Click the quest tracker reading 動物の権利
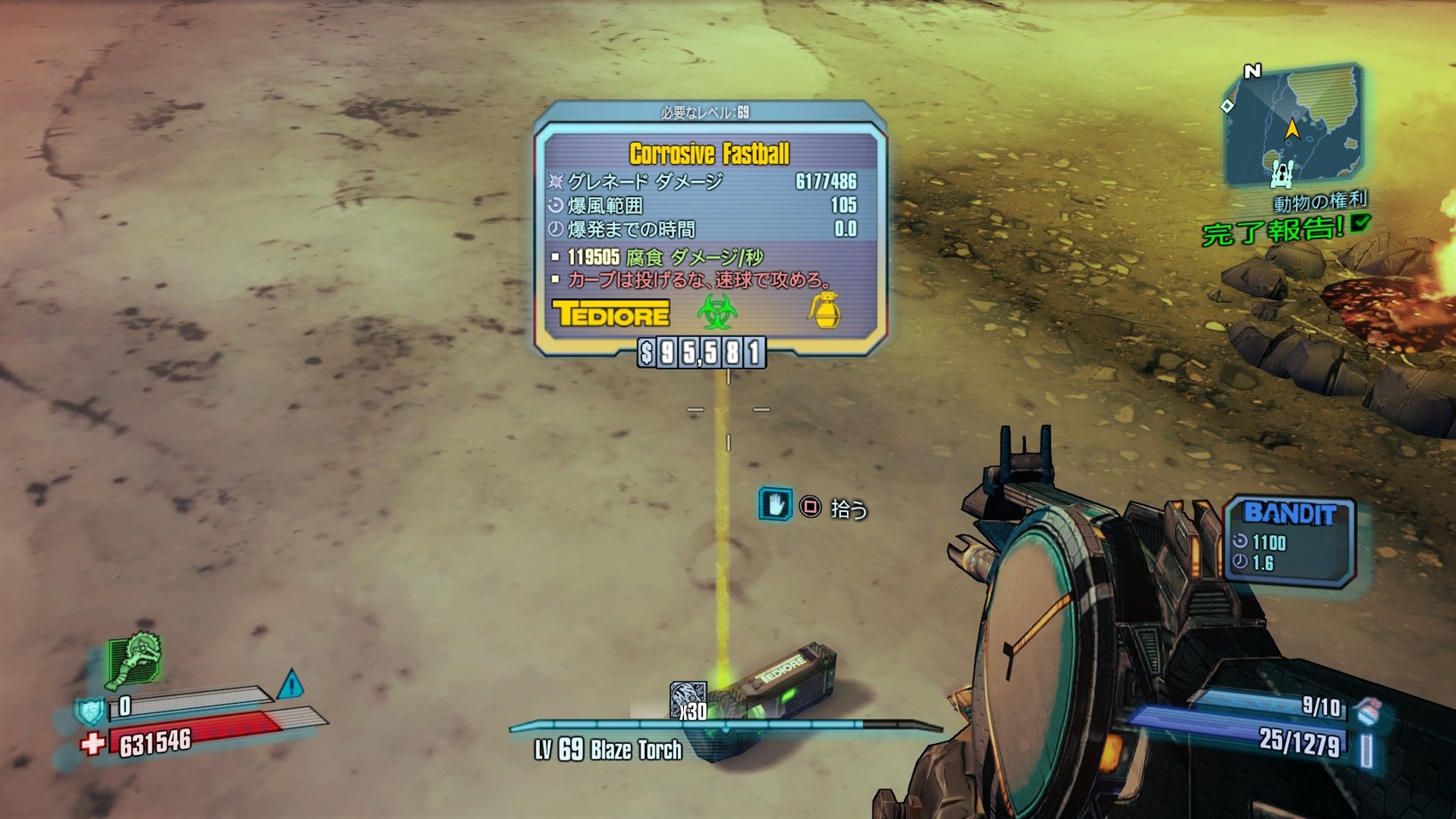This screenshot has width=1456, height=819. click(1320, 203)
